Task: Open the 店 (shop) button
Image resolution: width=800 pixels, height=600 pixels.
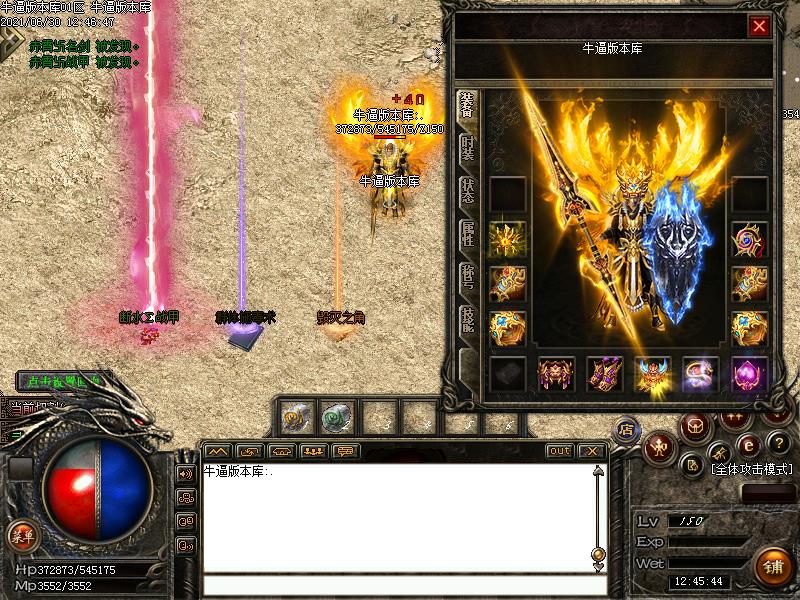Action: pyautogui.click(x=627, y=429)
